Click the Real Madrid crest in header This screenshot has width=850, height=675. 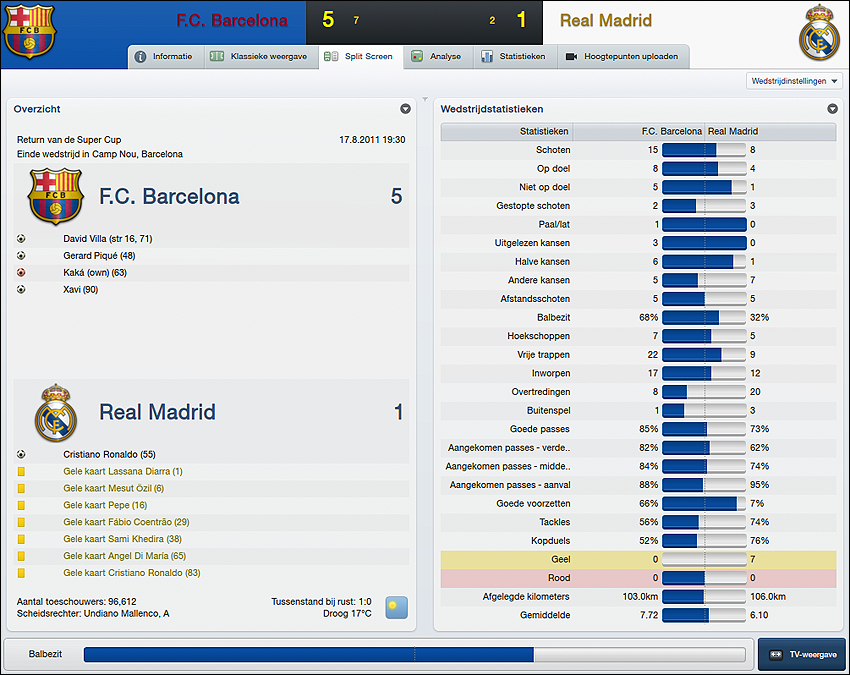[819, 33]
